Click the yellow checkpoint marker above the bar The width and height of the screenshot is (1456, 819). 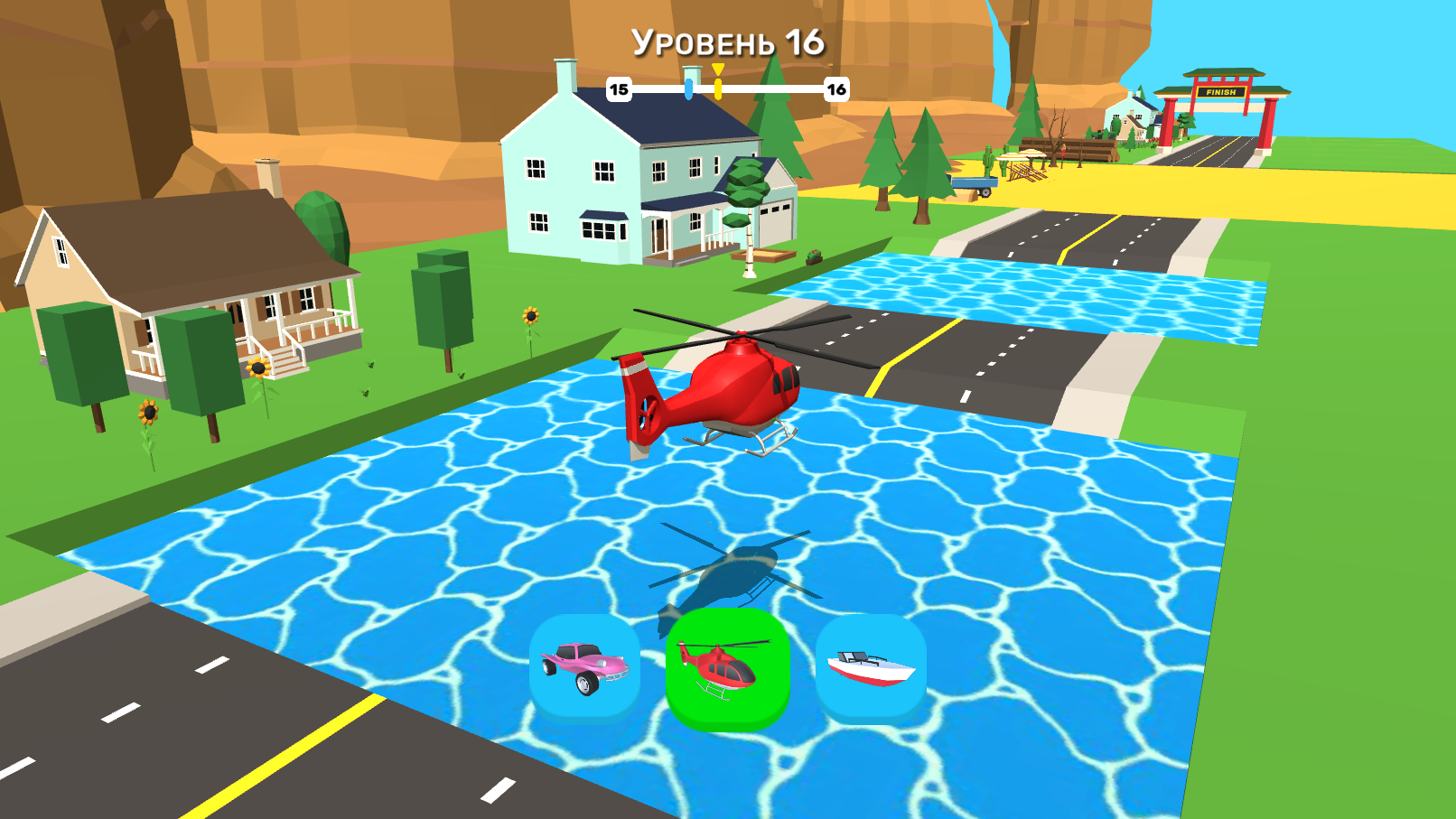pos(718,68)
